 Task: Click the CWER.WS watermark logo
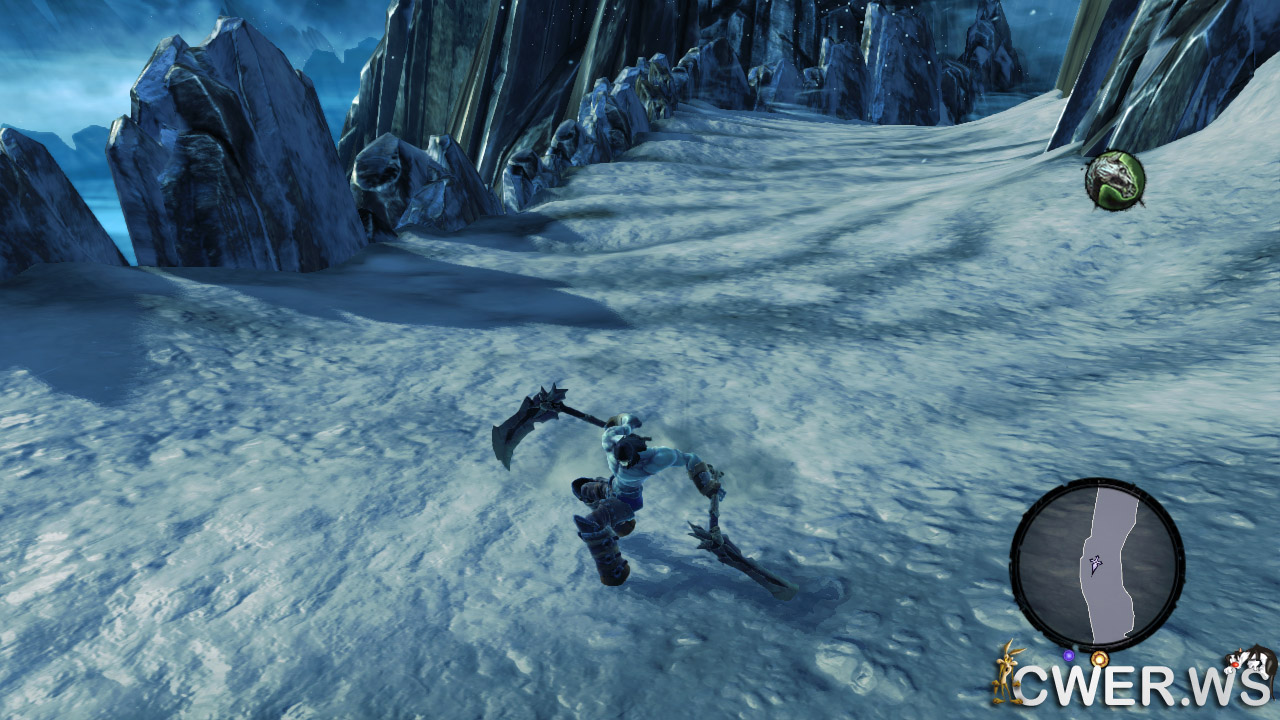pyautogui.click(x=1135, y=686)
